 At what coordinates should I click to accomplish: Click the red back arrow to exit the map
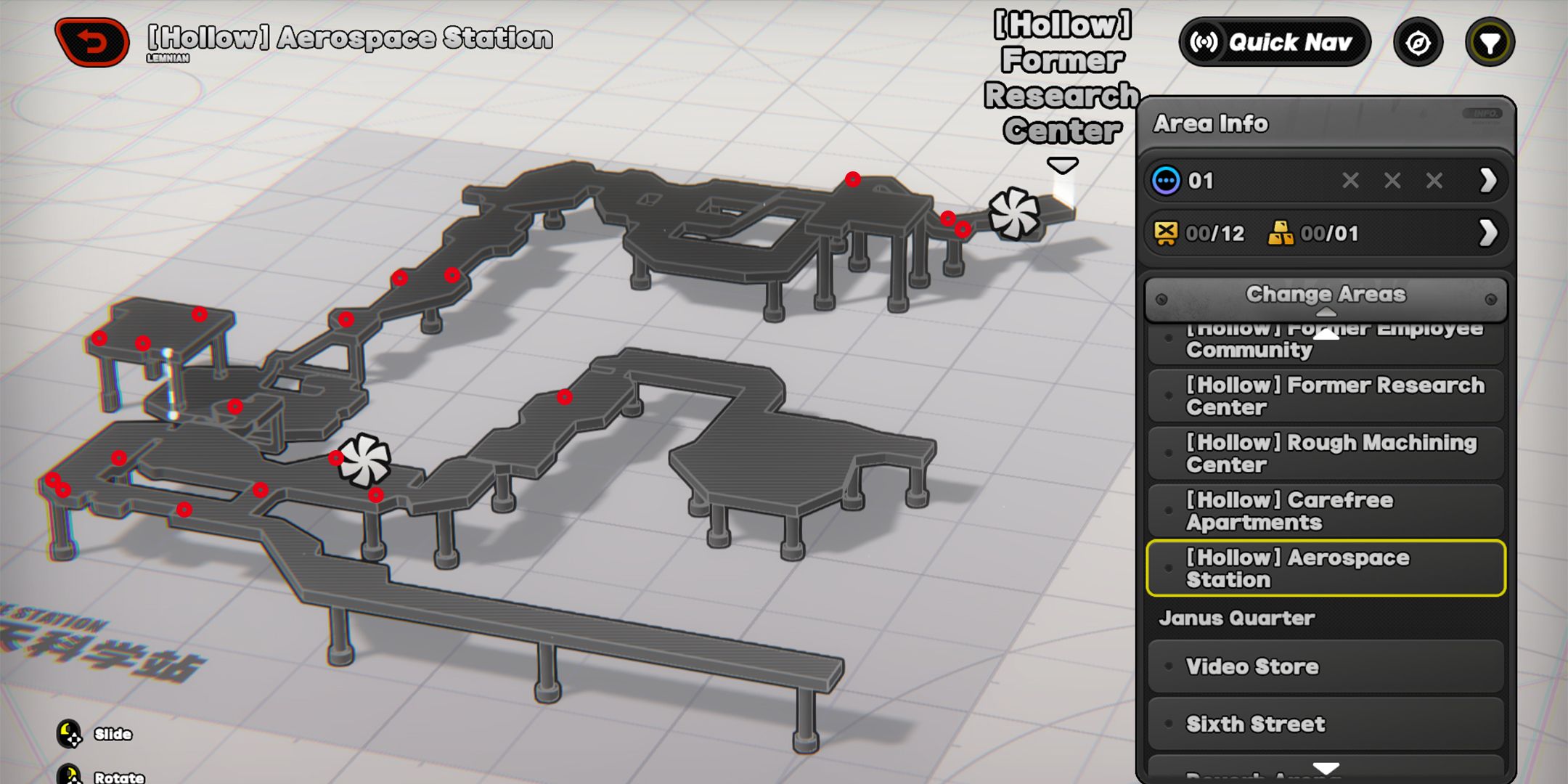pyautogui.click(x=94, y=44)
